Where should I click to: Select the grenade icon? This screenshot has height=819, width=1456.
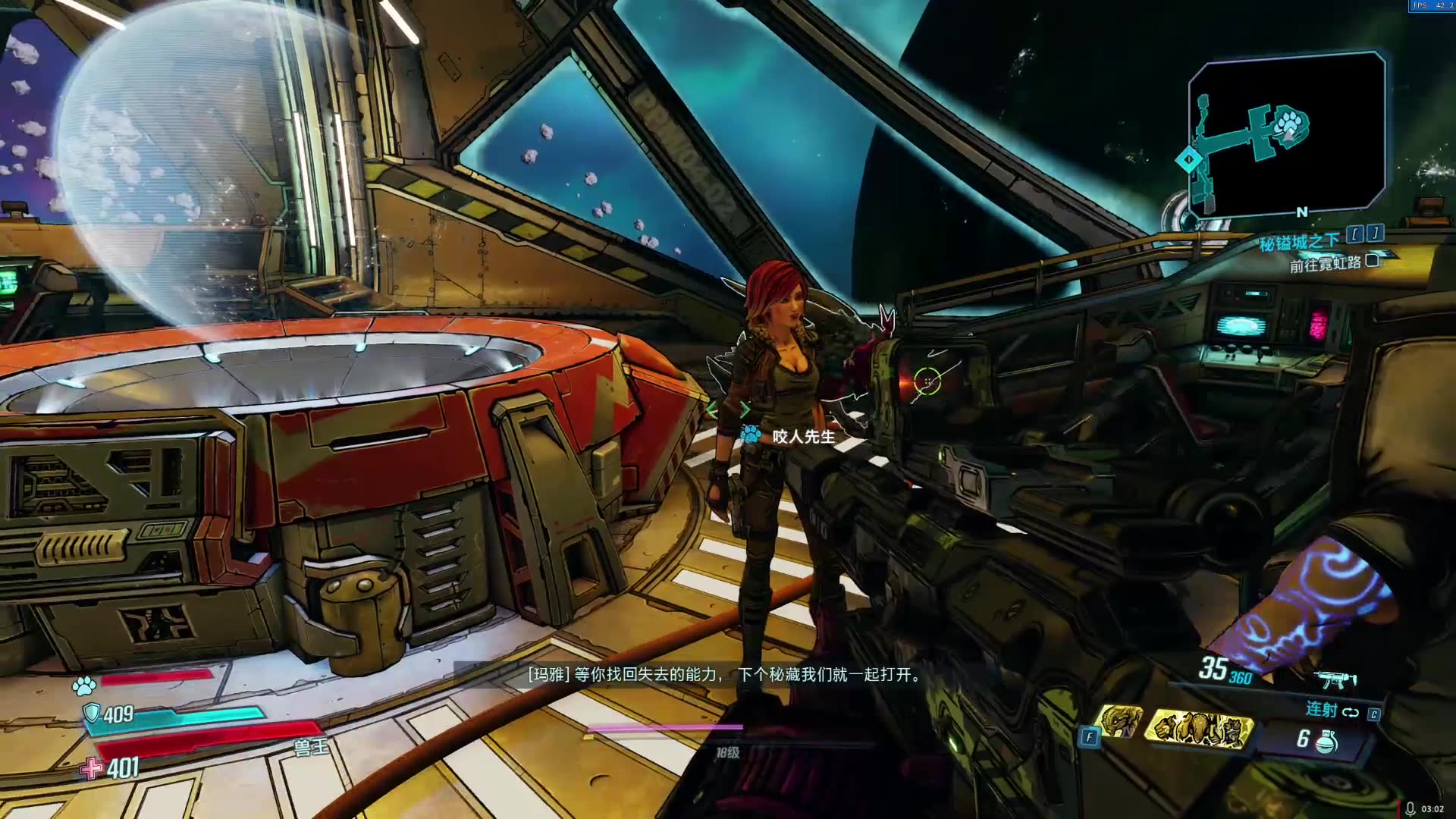click(1326, 740)
